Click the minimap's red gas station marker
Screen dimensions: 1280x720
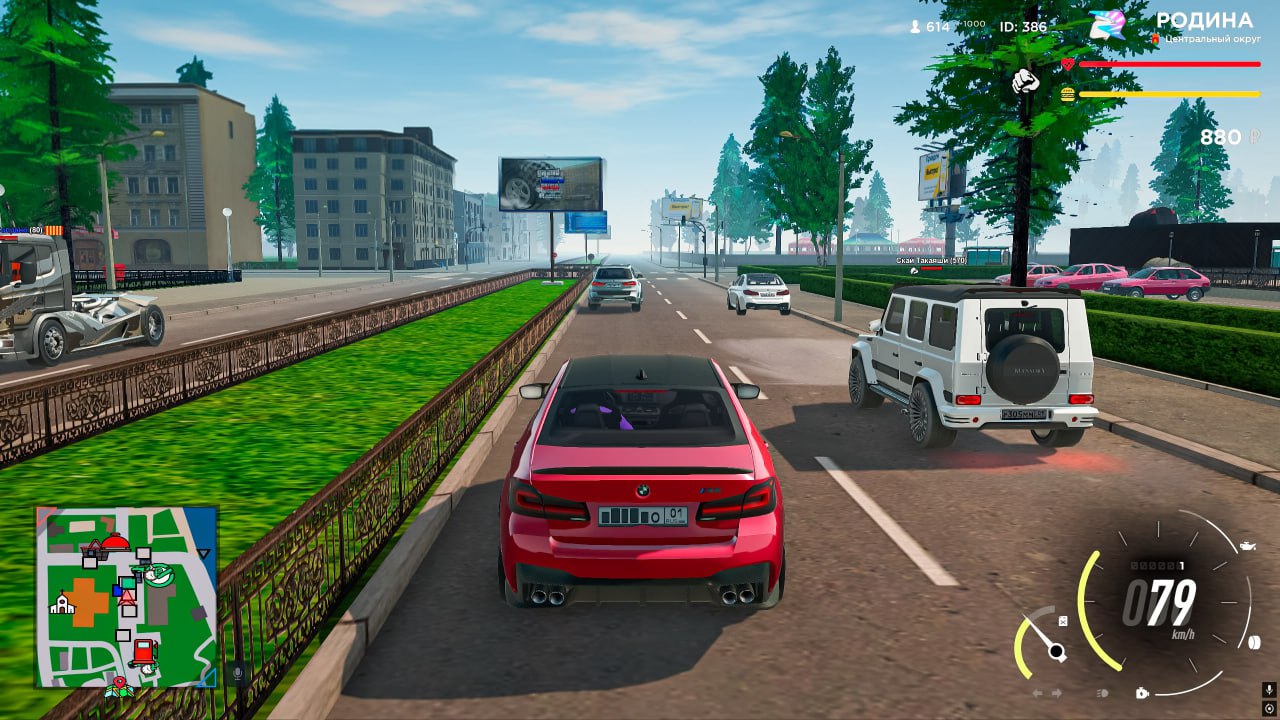click(146, 651)
